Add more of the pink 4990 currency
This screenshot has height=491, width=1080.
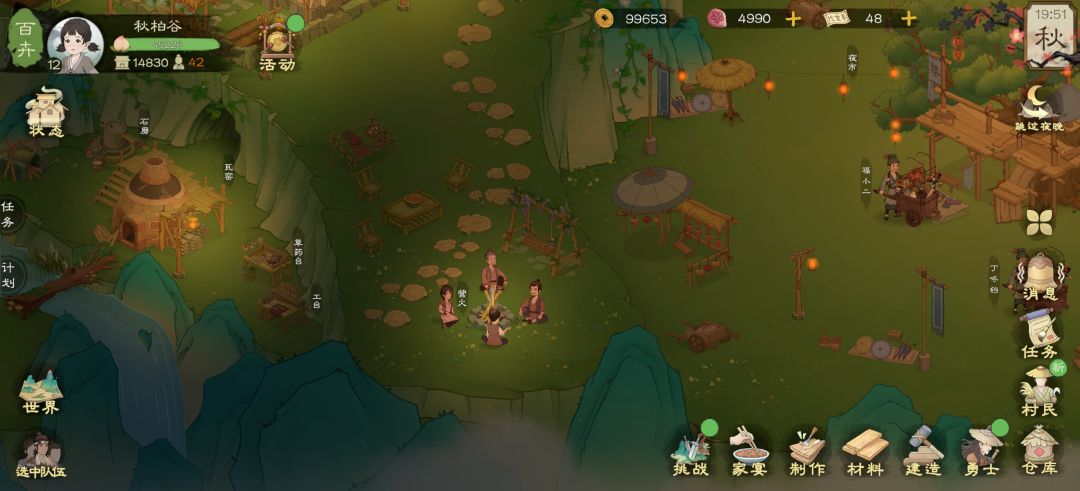pyautogui.click(x=793, y=18)
